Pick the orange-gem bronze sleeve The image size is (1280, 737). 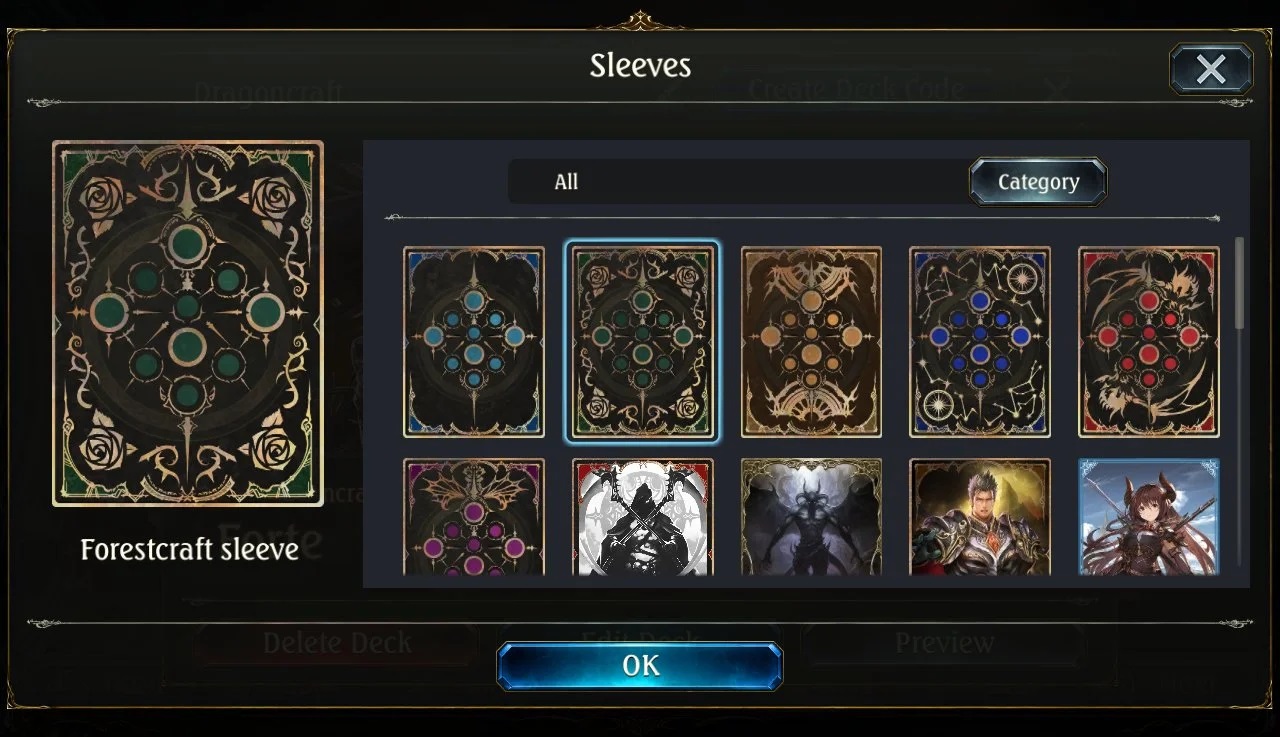tap(811, 342)
